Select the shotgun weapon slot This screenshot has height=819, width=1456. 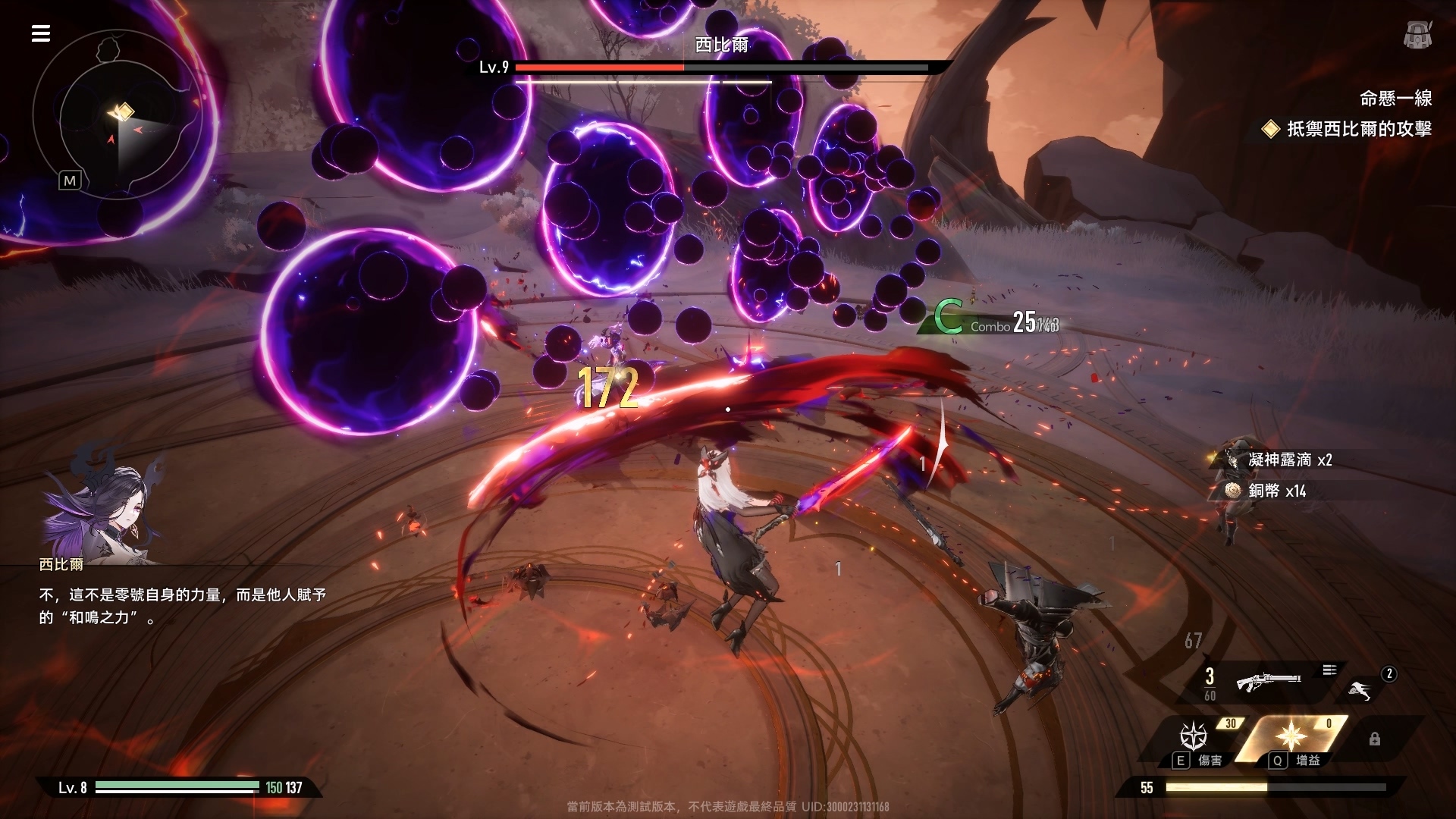(x=1269, y=680)
